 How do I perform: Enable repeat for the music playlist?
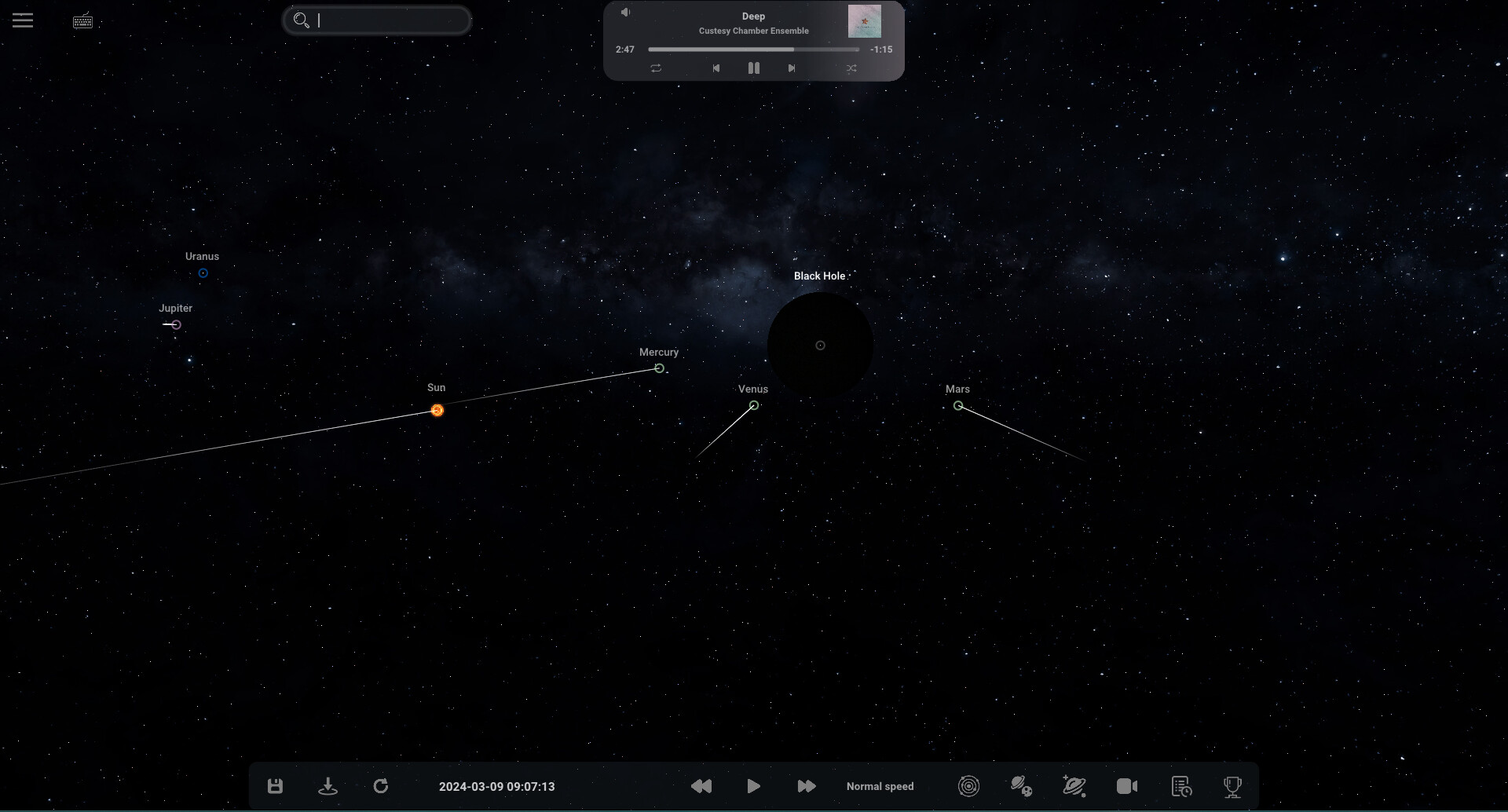(x=656, y=68)
